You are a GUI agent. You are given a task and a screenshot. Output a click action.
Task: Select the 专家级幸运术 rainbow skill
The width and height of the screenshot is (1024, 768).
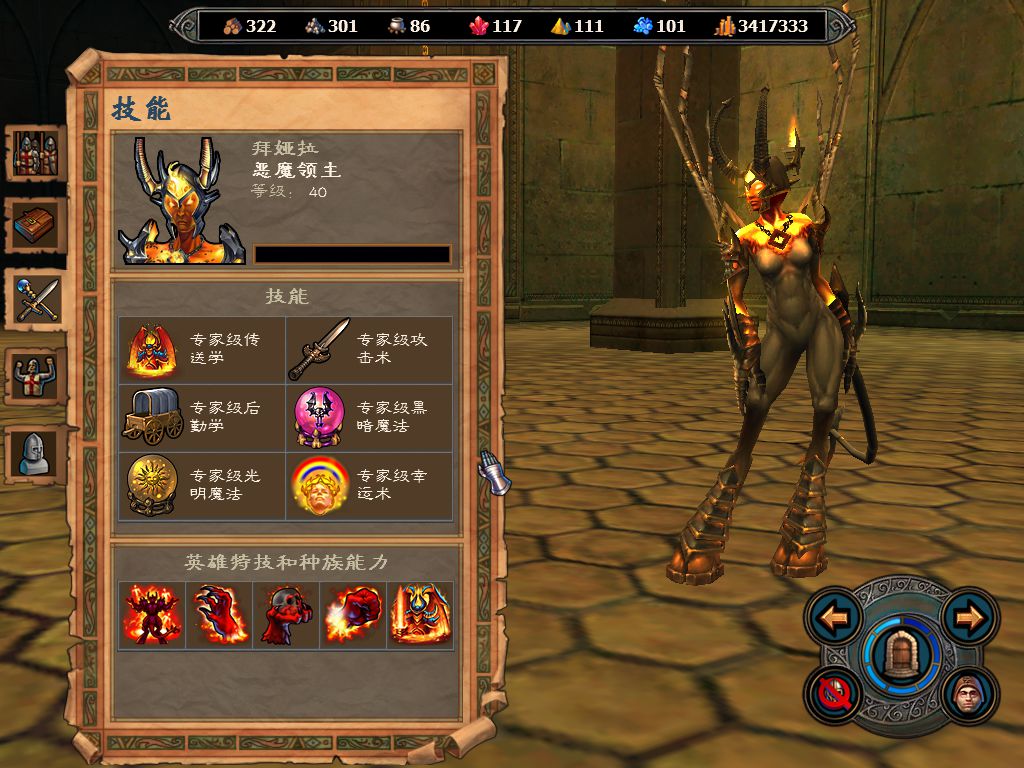319,485
